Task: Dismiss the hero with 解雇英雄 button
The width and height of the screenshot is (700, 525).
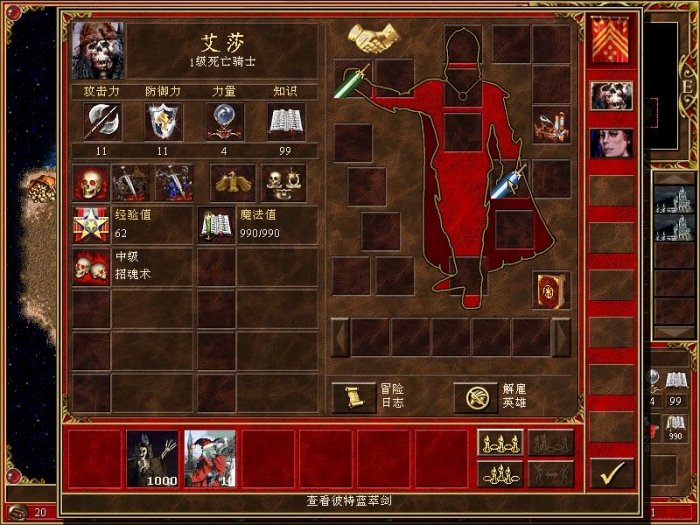Action: point(476,397)
